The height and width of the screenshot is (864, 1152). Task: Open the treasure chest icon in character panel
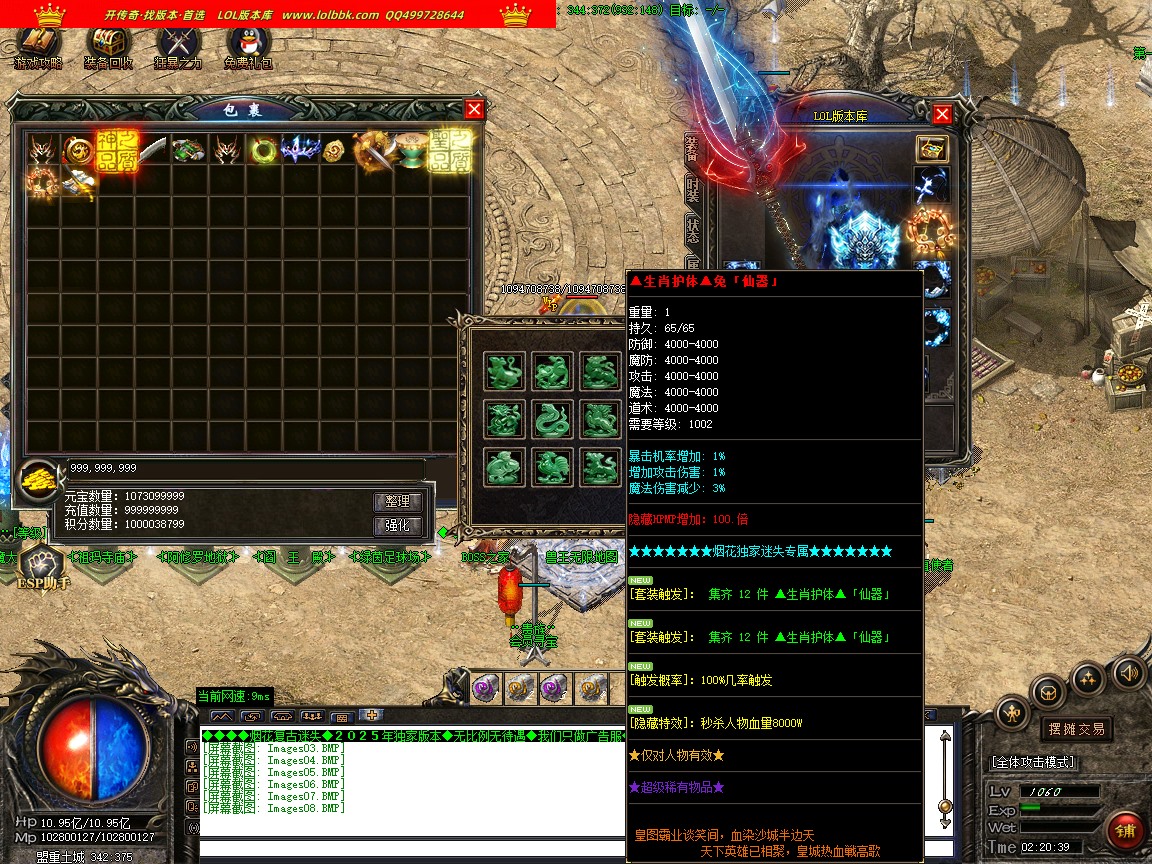click(932, 148)
